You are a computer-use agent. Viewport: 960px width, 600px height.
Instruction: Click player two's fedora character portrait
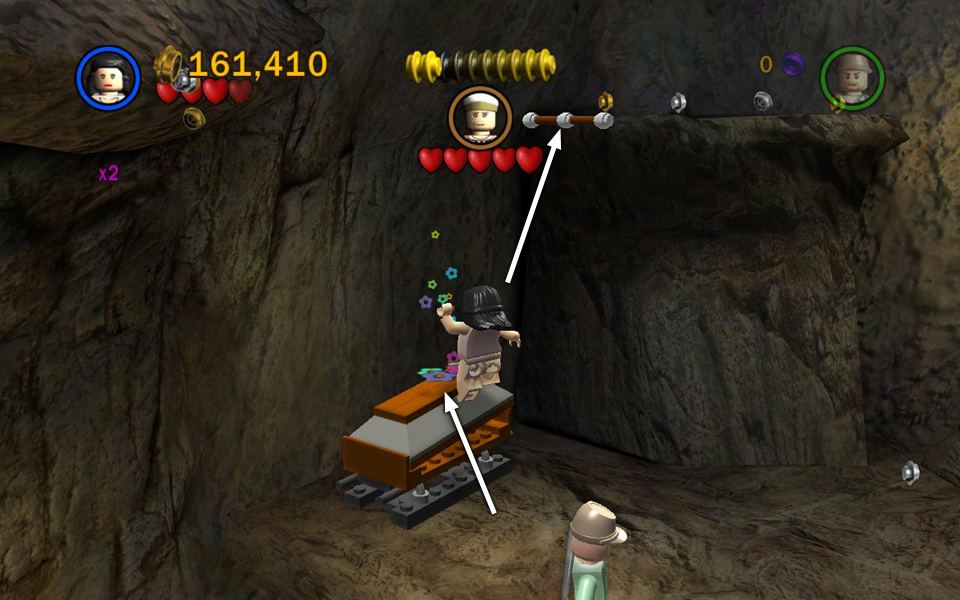click(852, 78)
